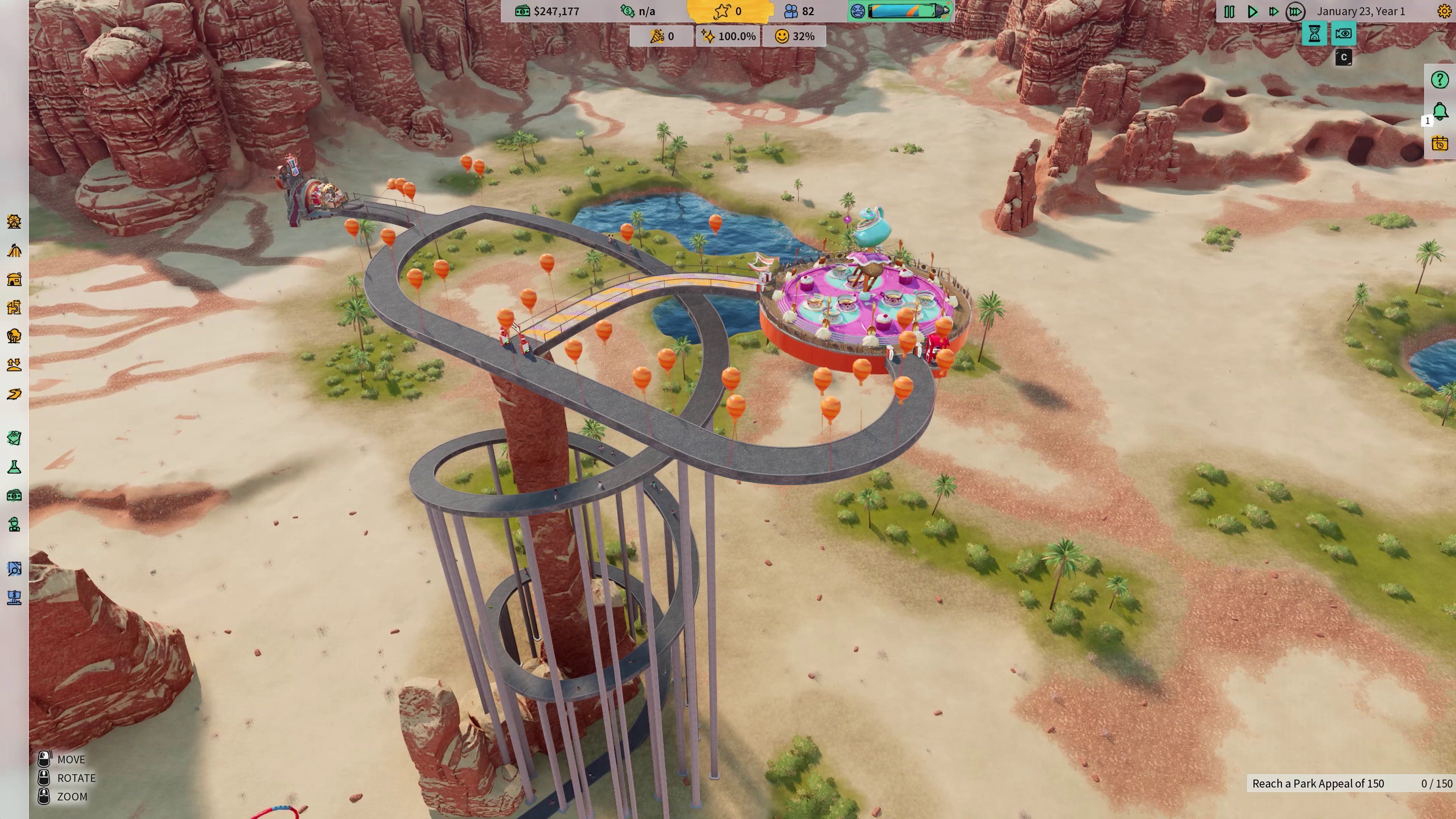Open the rides menu with Ferris wheel icon

click(x=14, y=221)
